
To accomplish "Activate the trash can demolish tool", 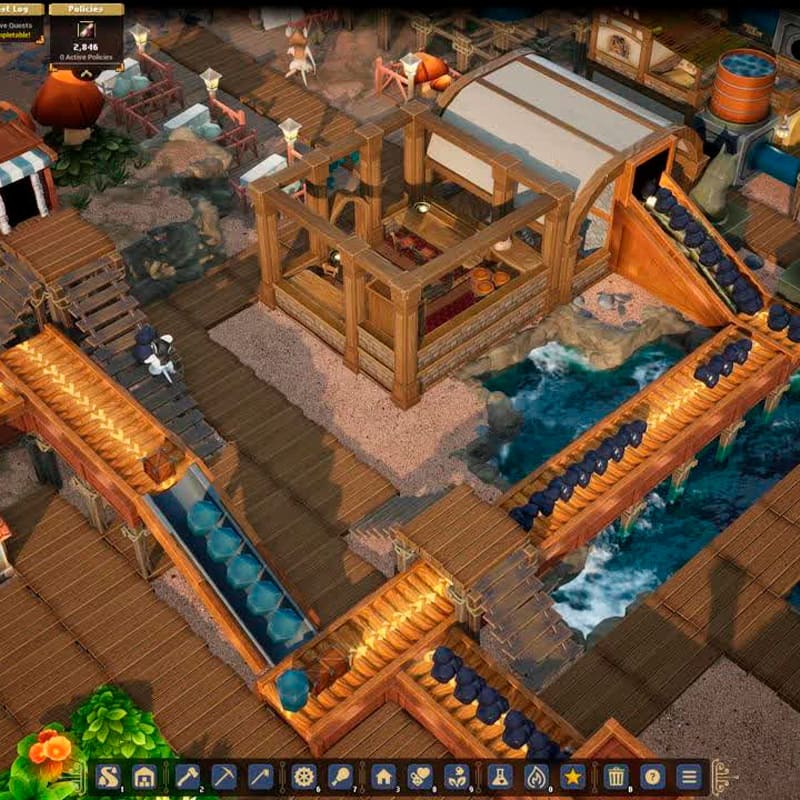I will tap(615, 776).
